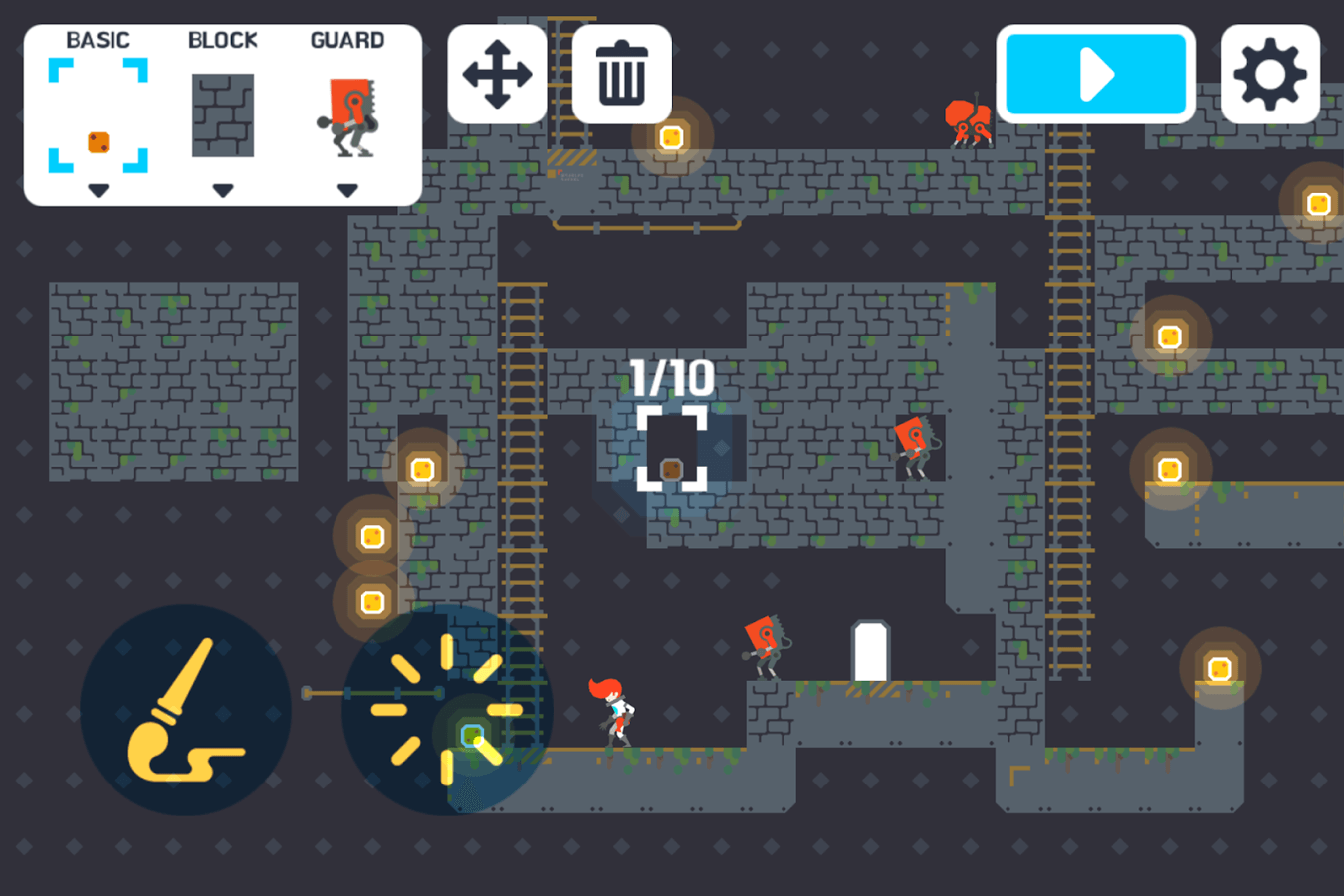Expand the GUARD dropdown arrow
The width and height of the screenshot is (1344, 896).
(347, 187)
